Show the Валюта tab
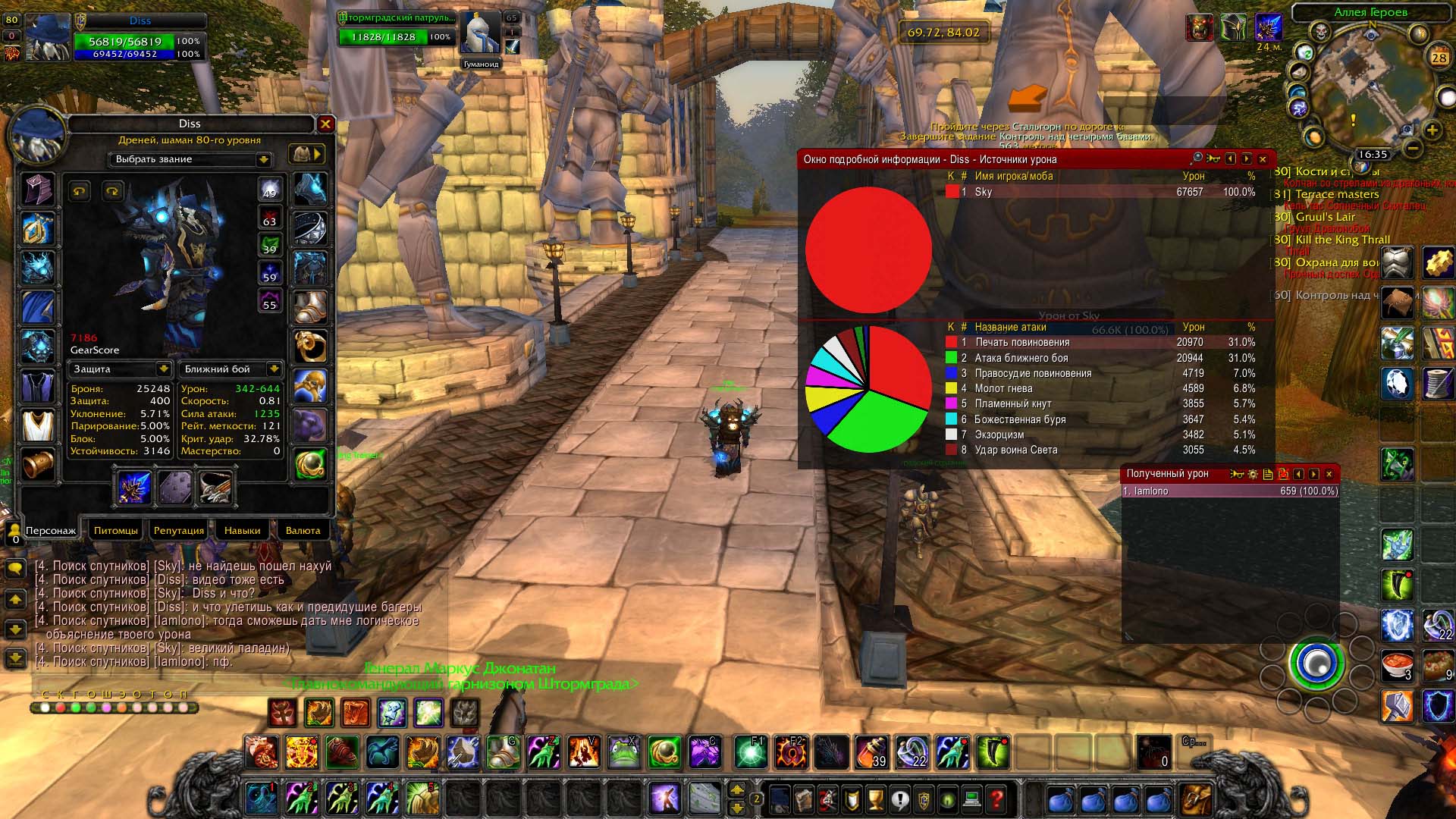This screenshot has height=819, width=1456. pyautogui.click(x=303, y=530)
